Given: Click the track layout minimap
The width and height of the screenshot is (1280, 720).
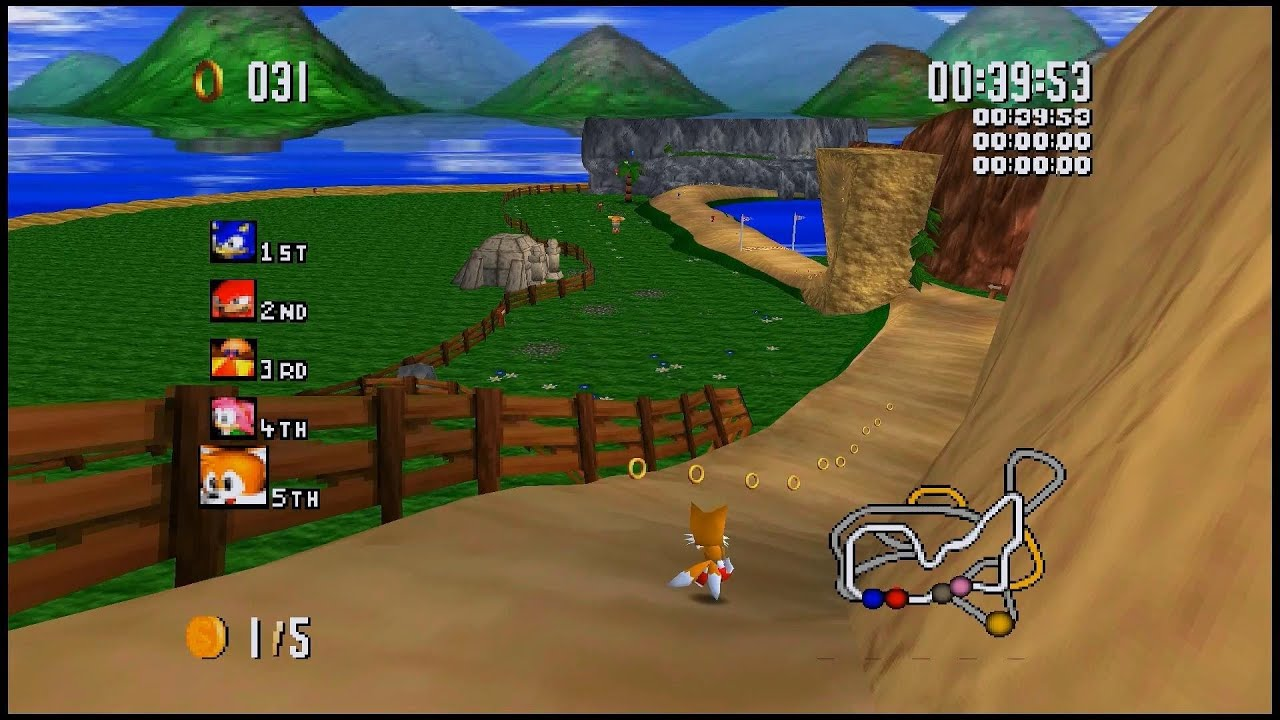Looking at the screenshot, I should point(947,542).
